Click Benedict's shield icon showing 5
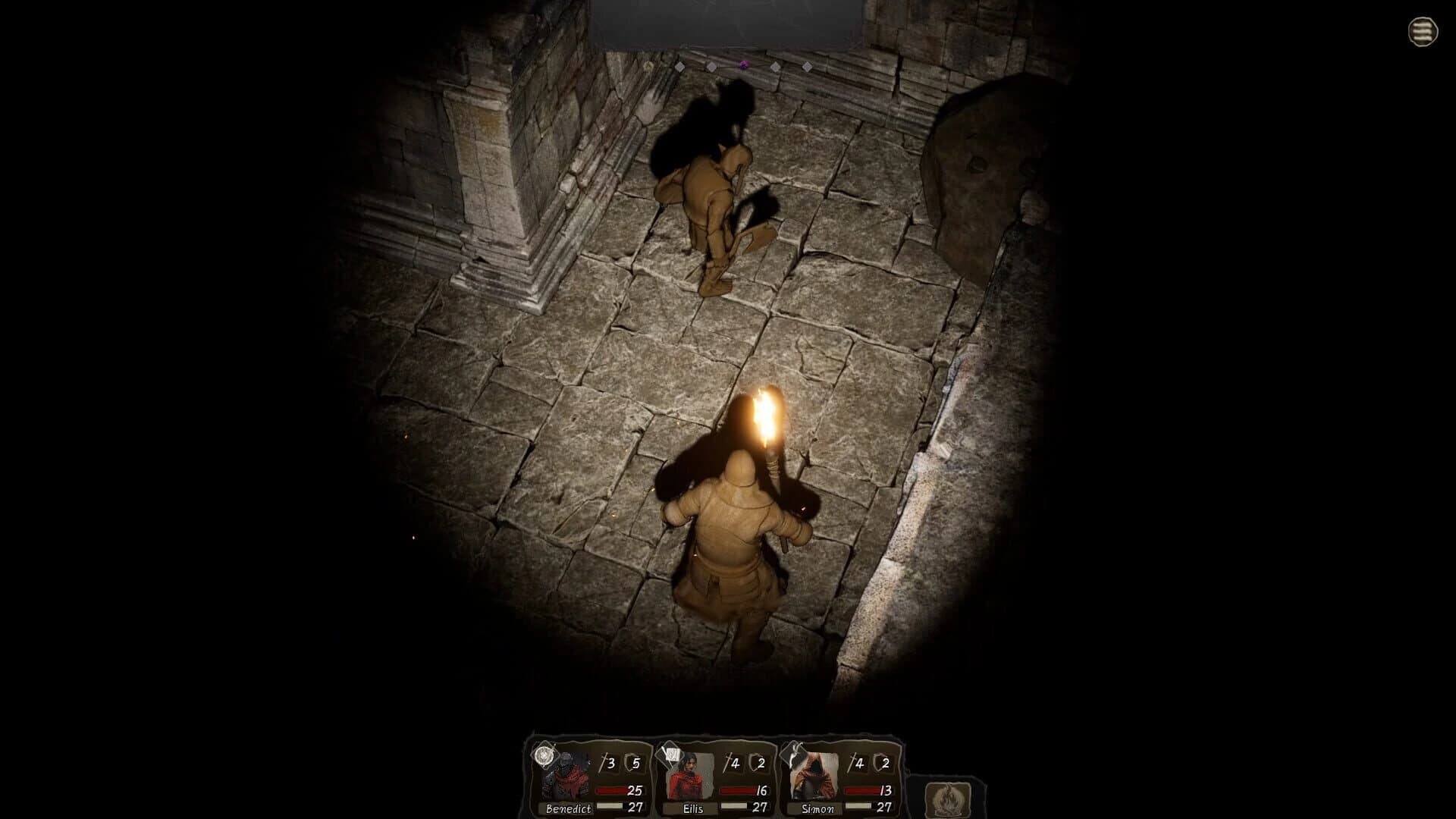 click(633, 762)
